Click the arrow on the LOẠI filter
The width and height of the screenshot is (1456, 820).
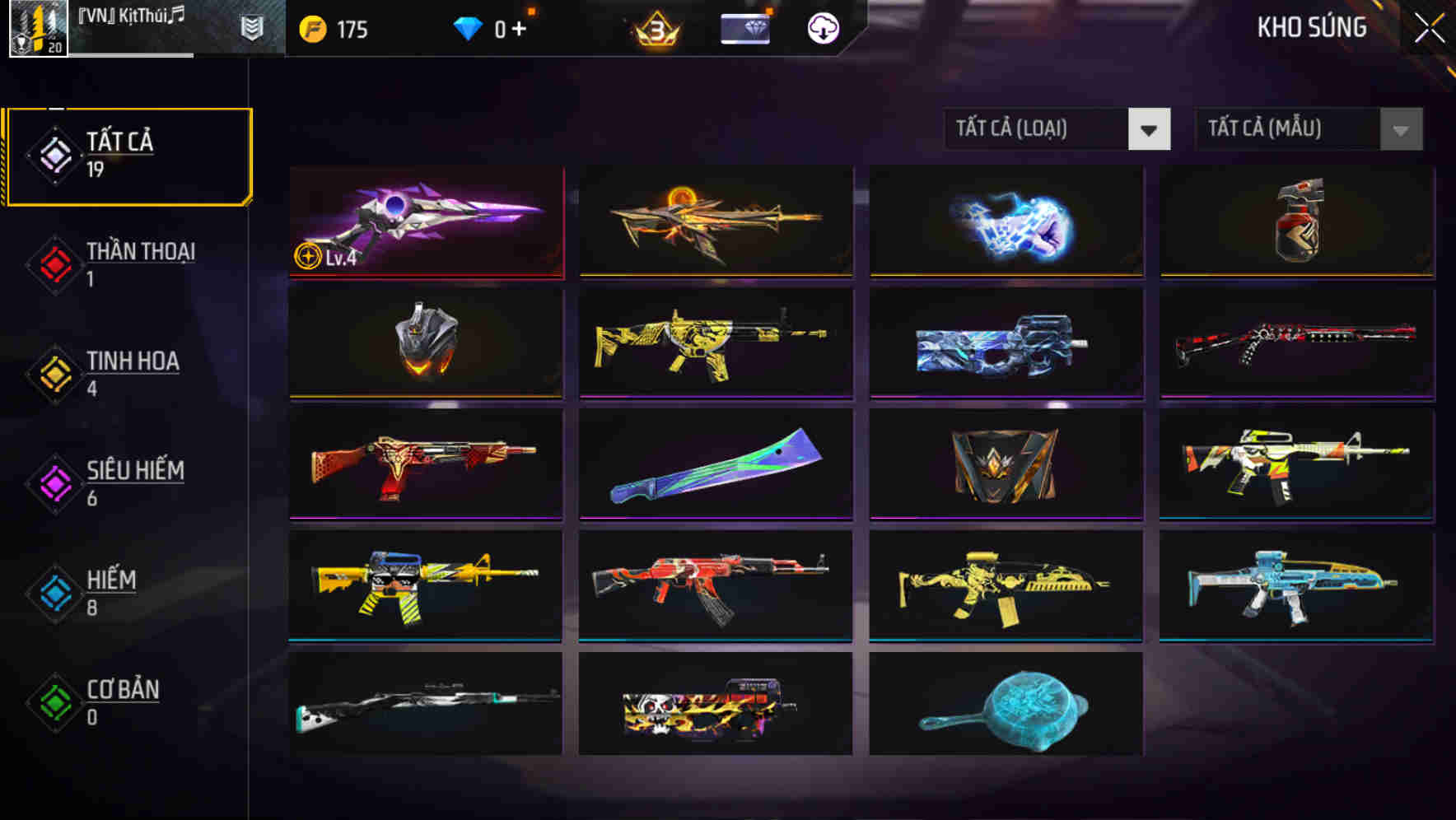[1150, 129]
